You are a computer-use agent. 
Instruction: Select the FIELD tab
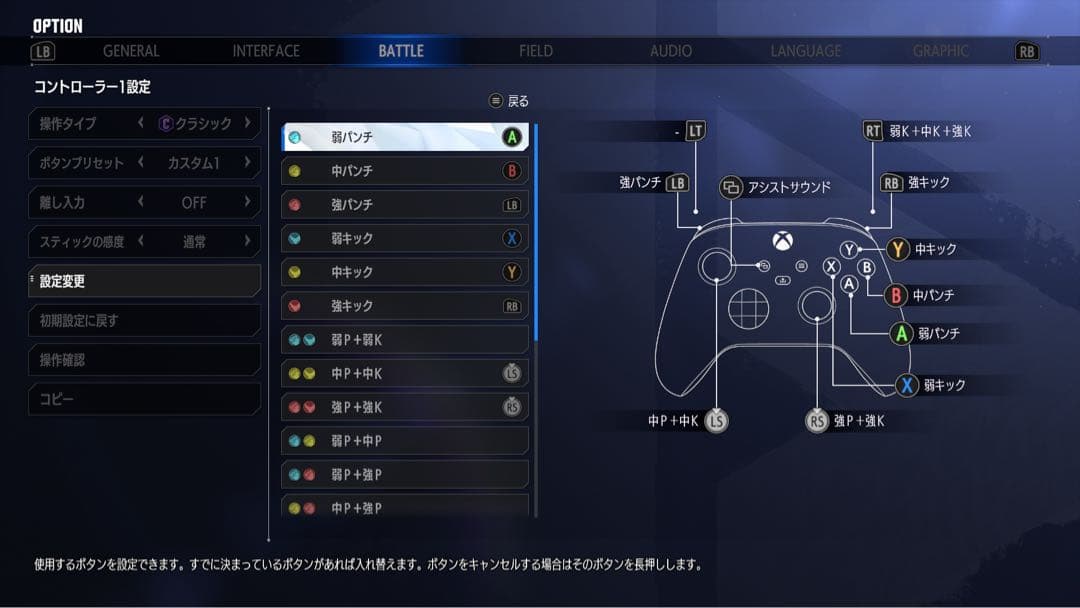pyautogui.click(x=536, y=51)
